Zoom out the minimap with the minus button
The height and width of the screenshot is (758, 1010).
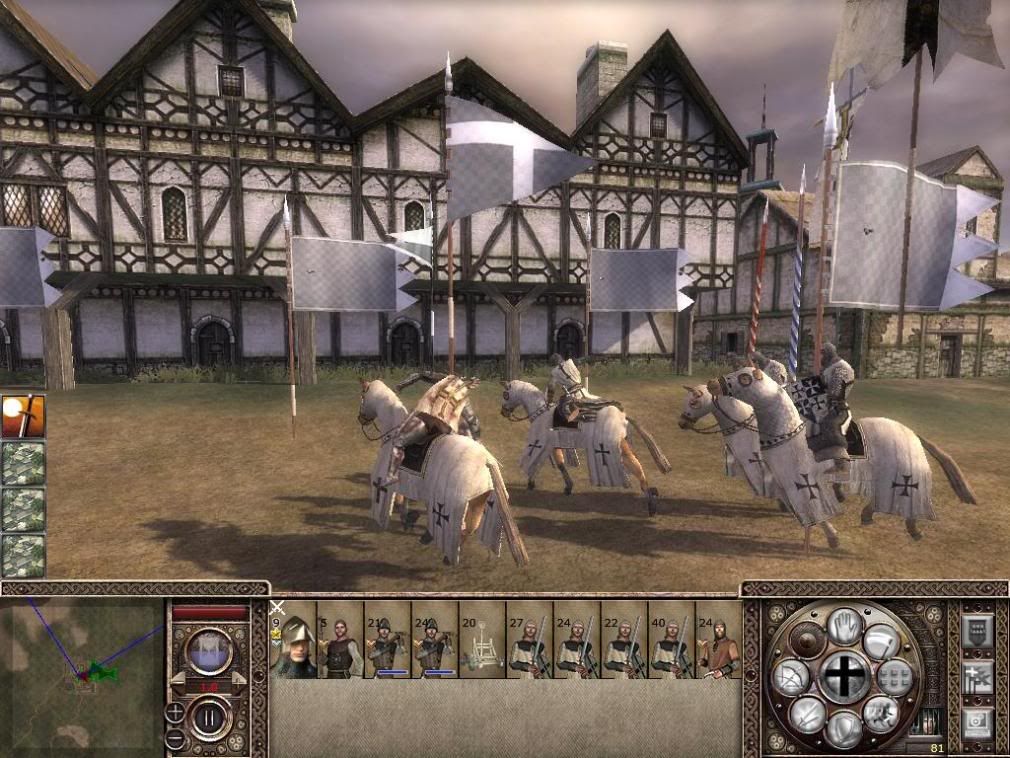coord(175,737)
